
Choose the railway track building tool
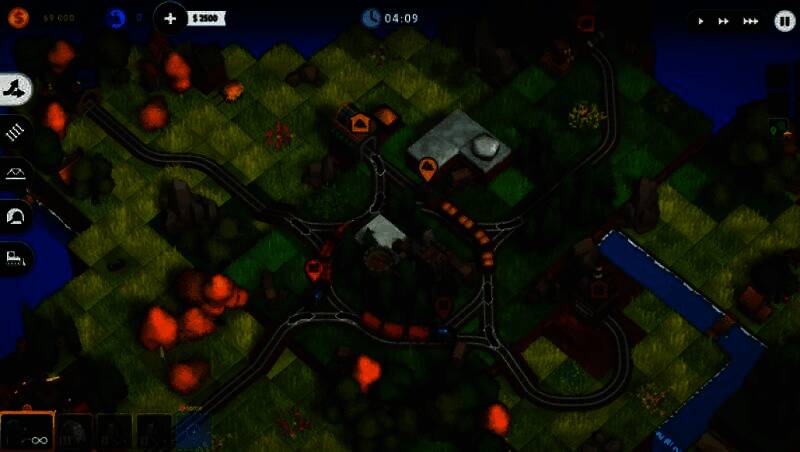click(17, 131)
